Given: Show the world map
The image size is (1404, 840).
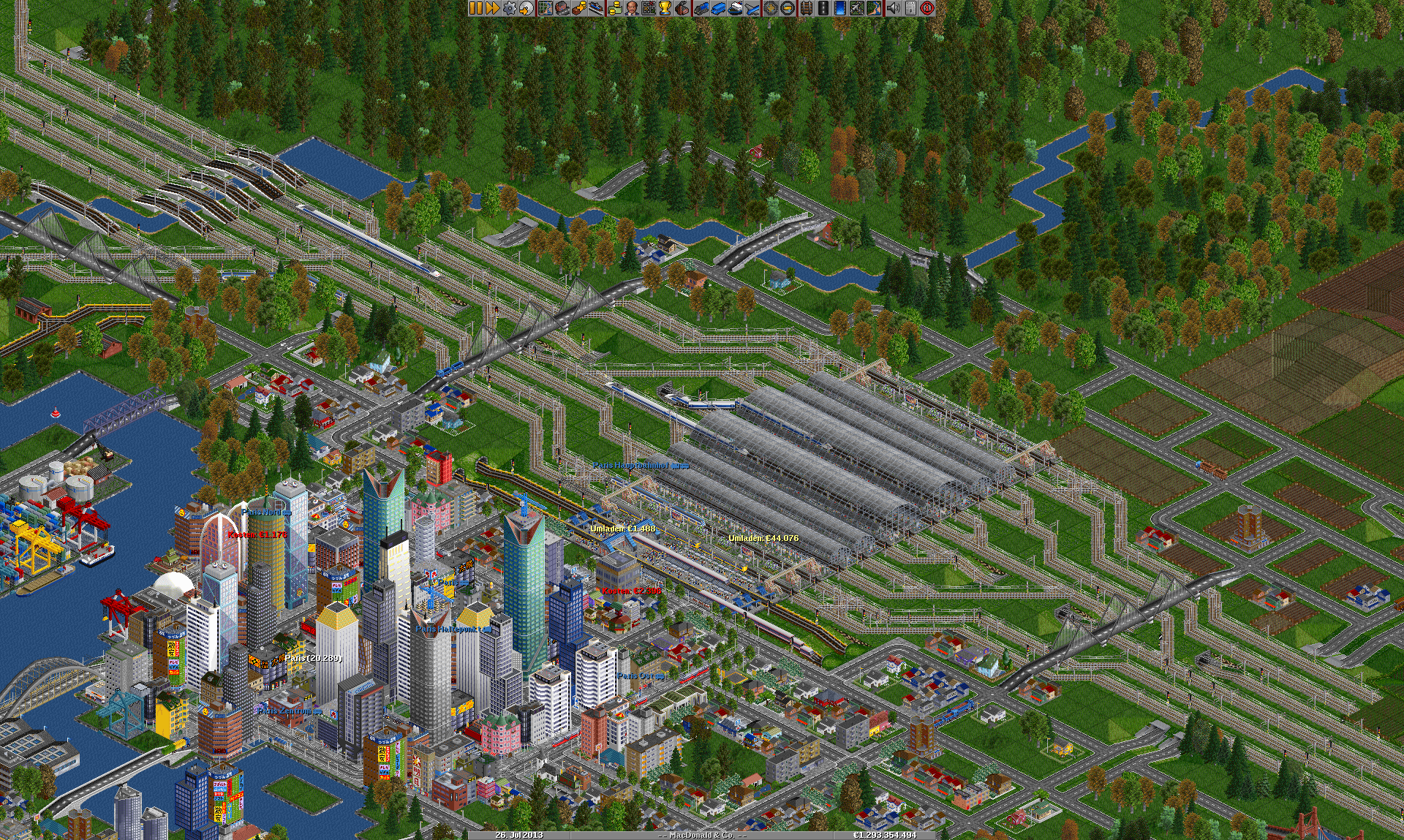Looking at the screenshot, I should point(546,8).
